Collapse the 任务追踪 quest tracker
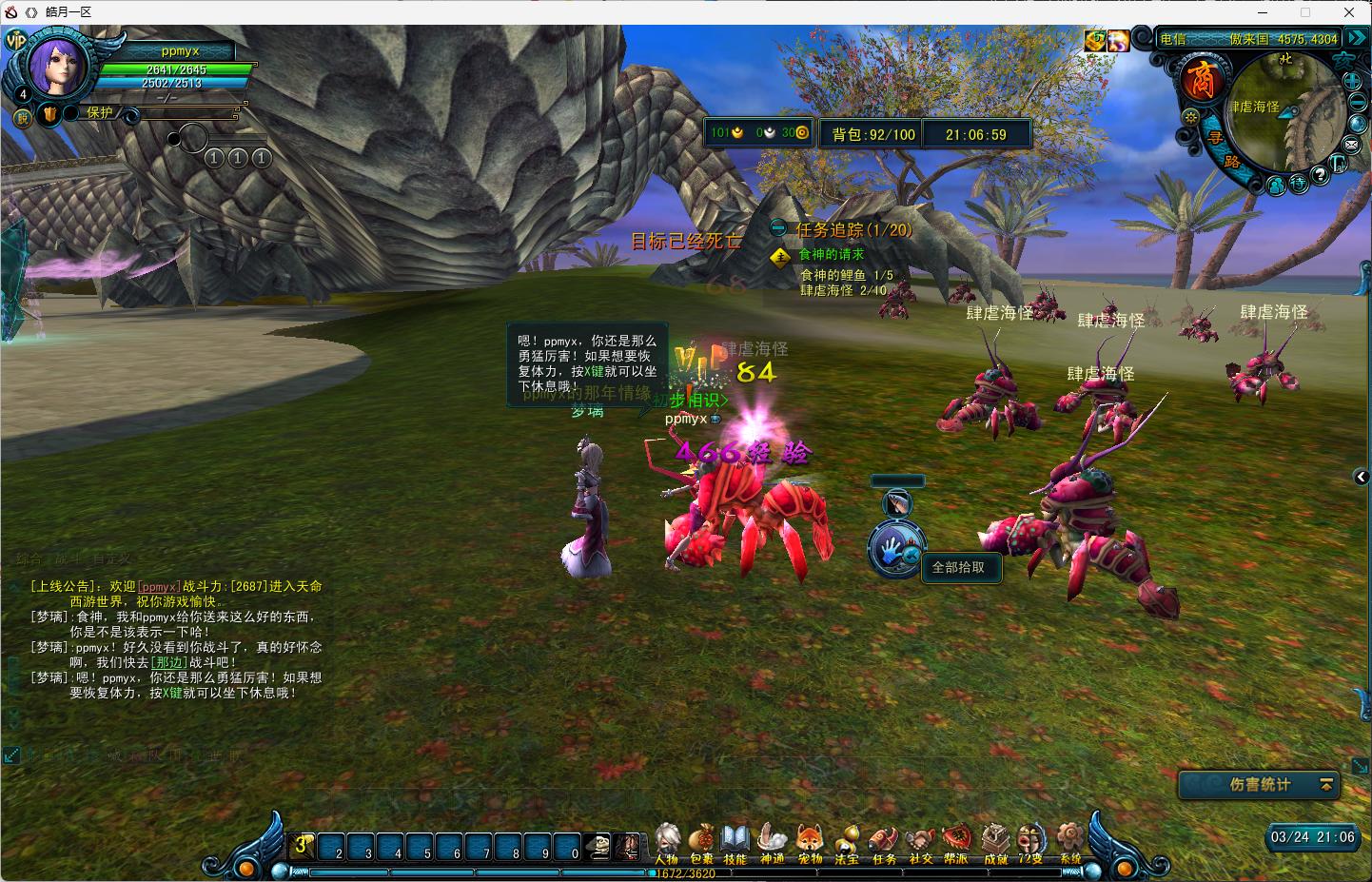Viewport: 1372px width, 882px height. 778,228
